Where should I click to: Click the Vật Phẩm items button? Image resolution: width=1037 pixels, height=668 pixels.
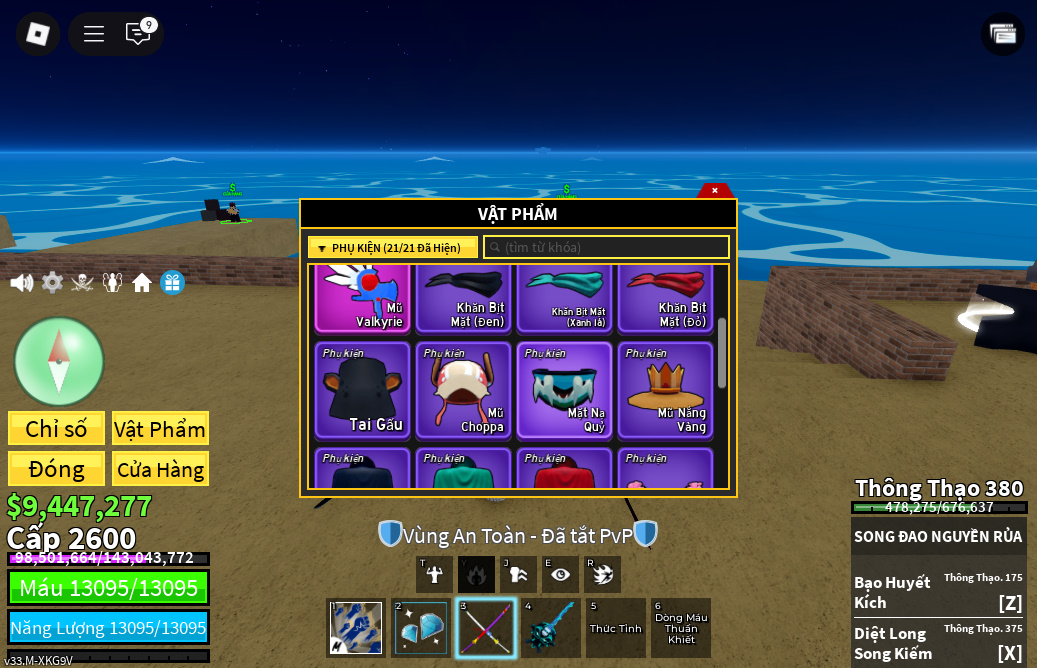[x=160, y=429]
